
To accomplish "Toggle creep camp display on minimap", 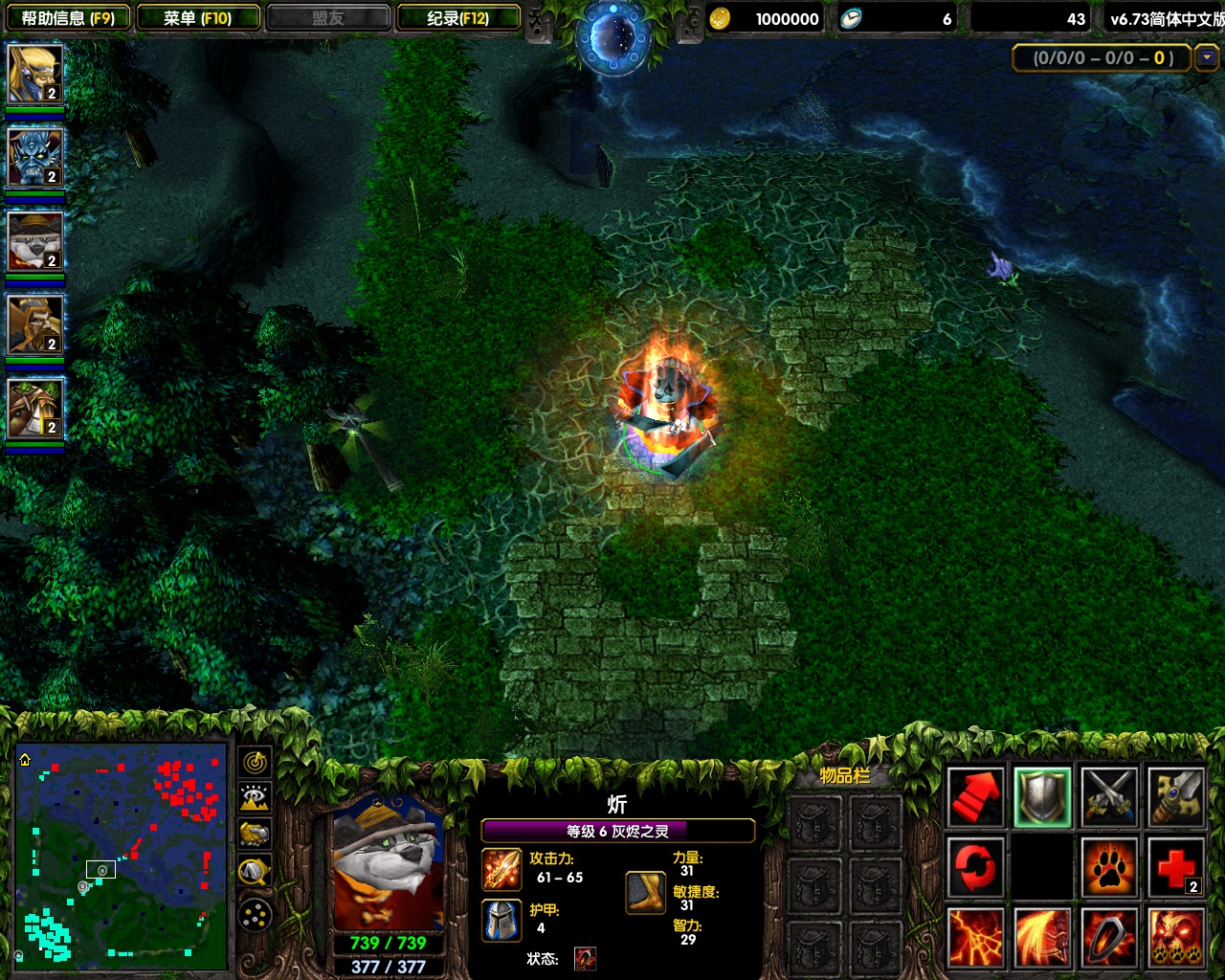I will click(255, 871).
